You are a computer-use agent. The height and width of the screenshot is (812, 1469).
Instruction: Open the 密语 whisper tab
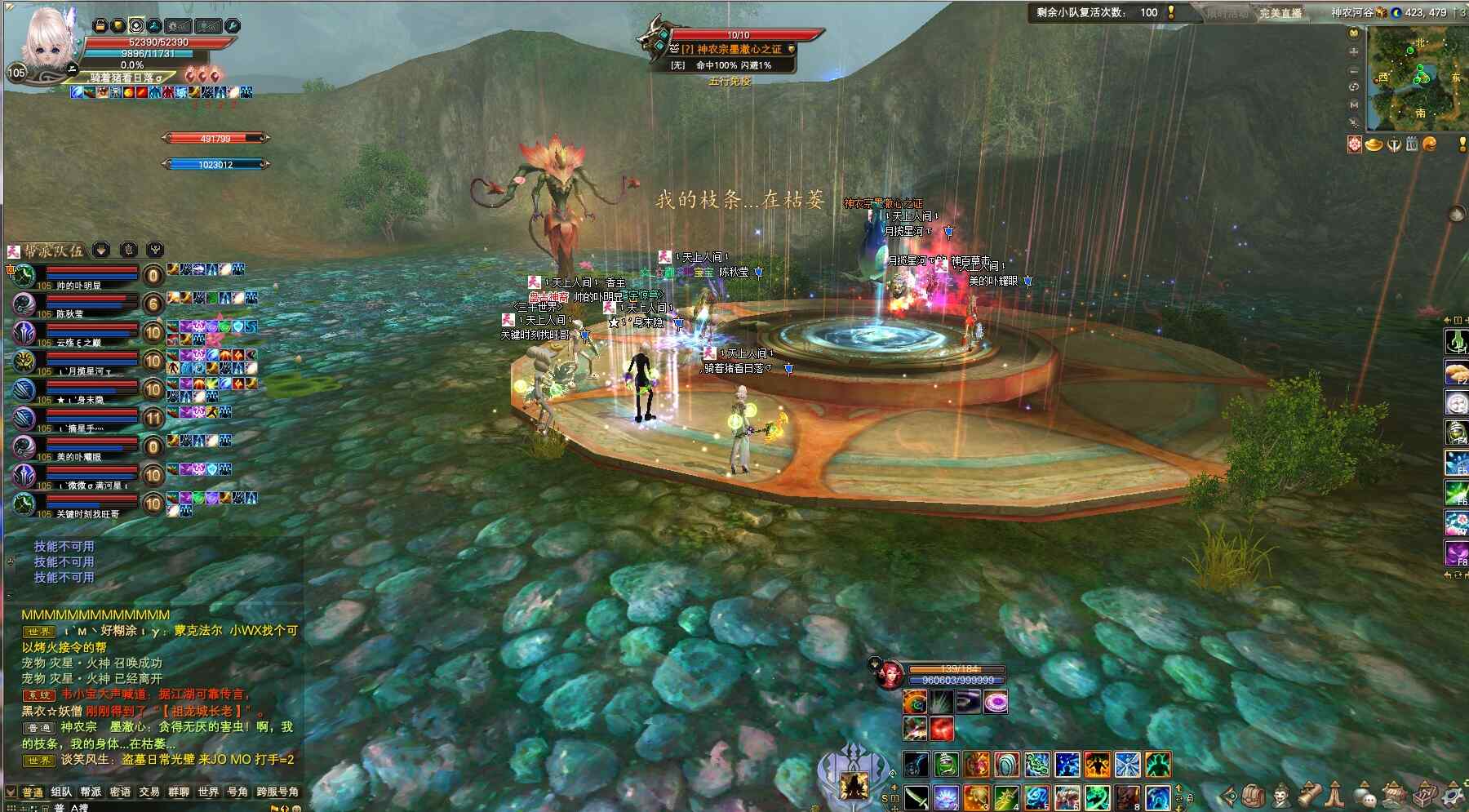120,792
